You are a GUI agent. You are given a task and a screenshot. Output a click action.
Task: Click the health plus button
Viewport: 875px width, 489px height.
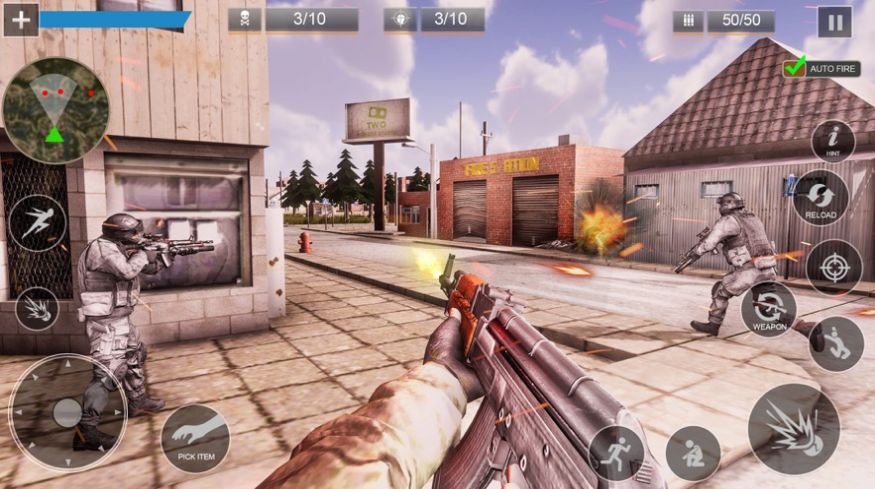20,19
